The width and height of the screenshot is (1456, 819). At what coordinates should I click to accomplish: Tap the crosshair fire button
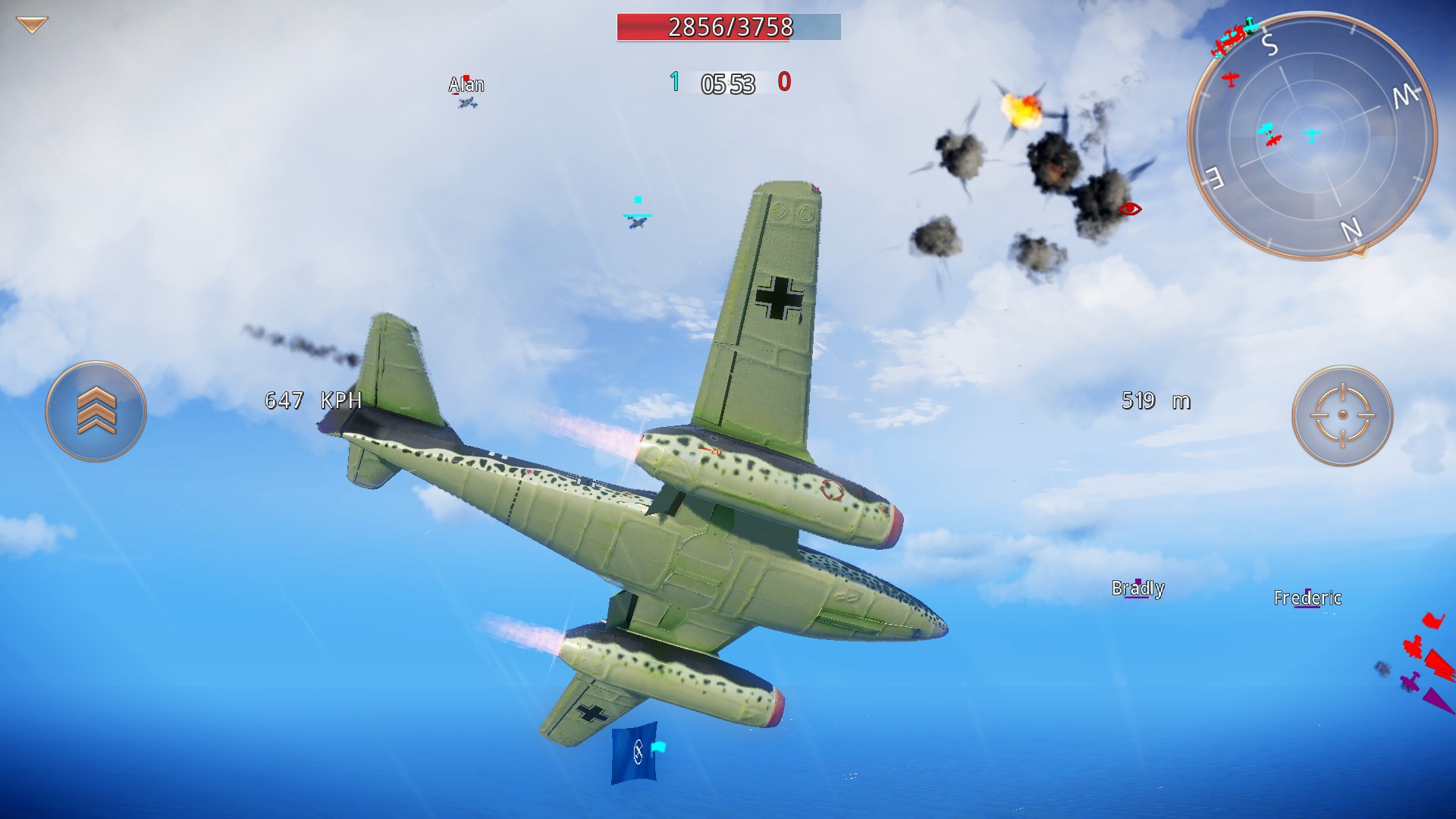click(x=1342, y=415)
